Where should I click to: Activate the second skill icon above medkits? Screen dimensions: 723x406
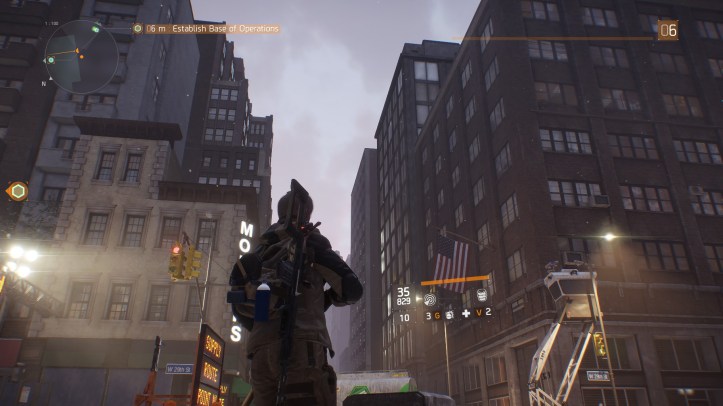(481, 296)
